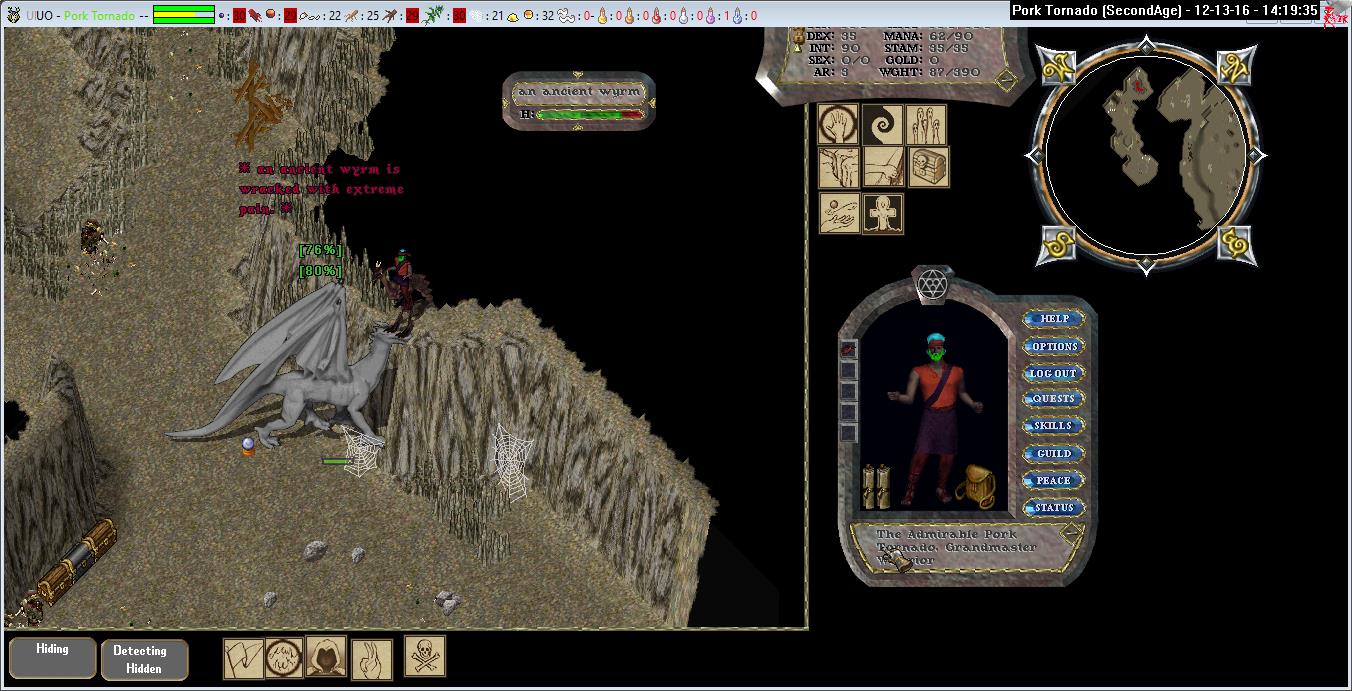1352x691 pixels.
Task: Toggle the Peace/War mode button
Action: [x=1054, y=480]
